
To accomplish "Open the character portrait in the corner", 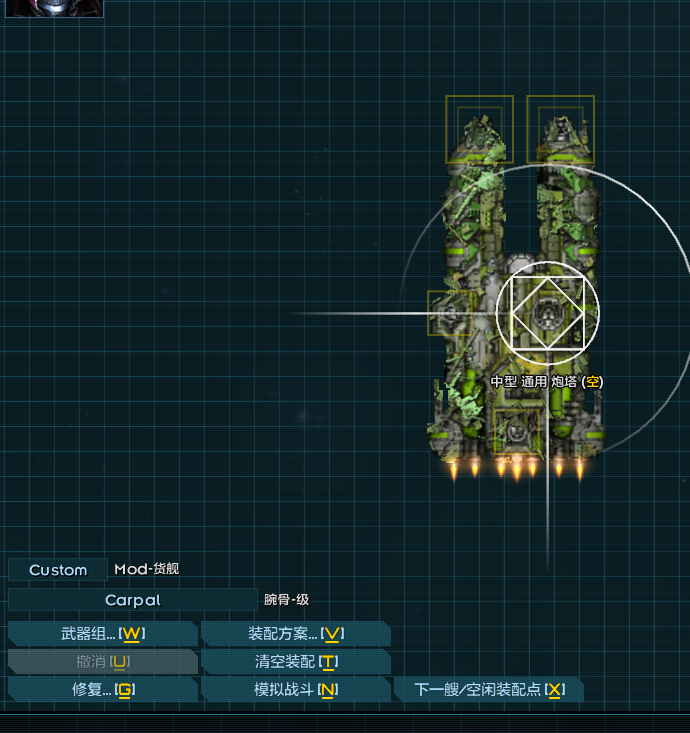I will [68, 8].
